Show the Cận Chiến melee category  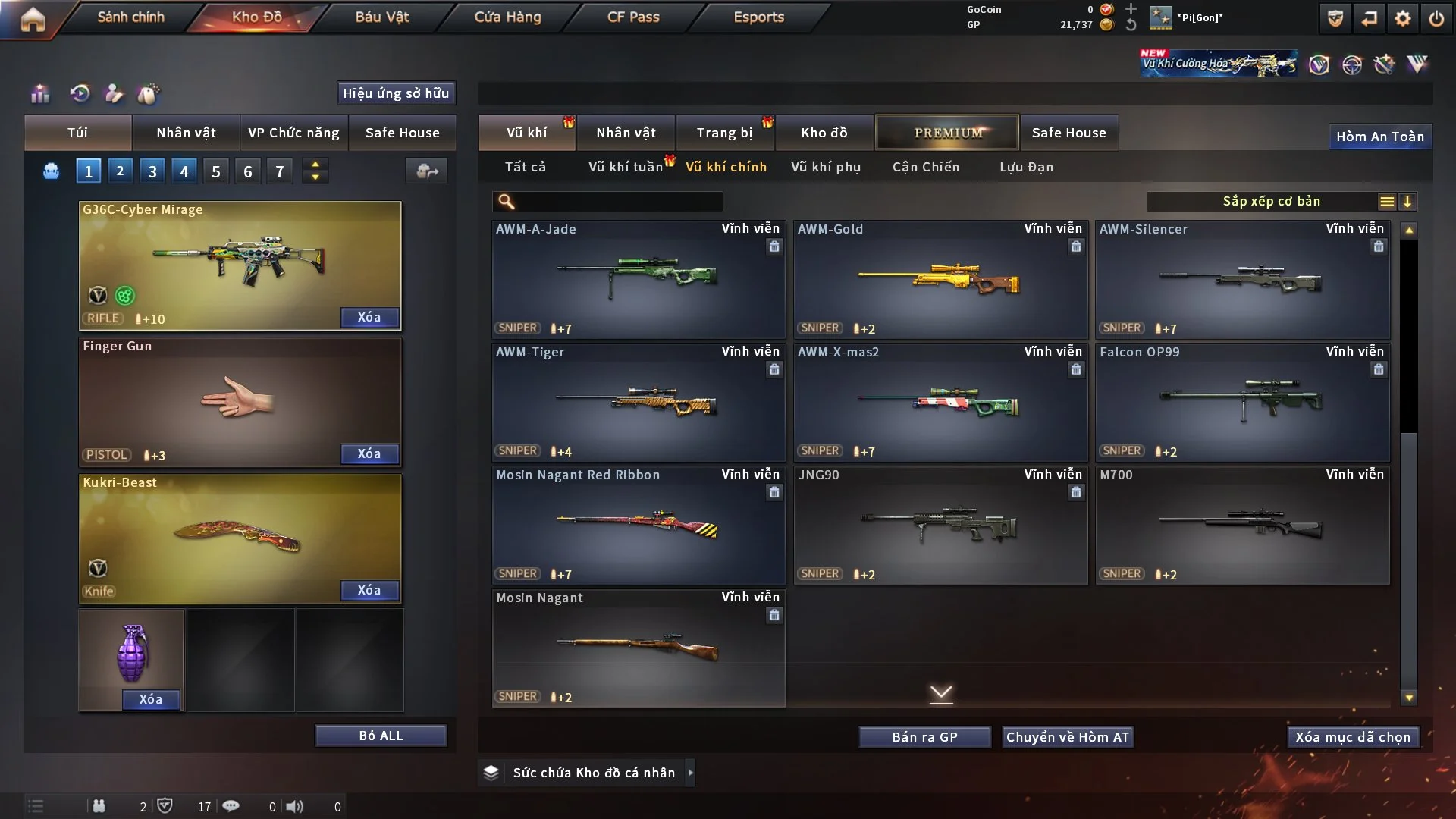point(926,167)
